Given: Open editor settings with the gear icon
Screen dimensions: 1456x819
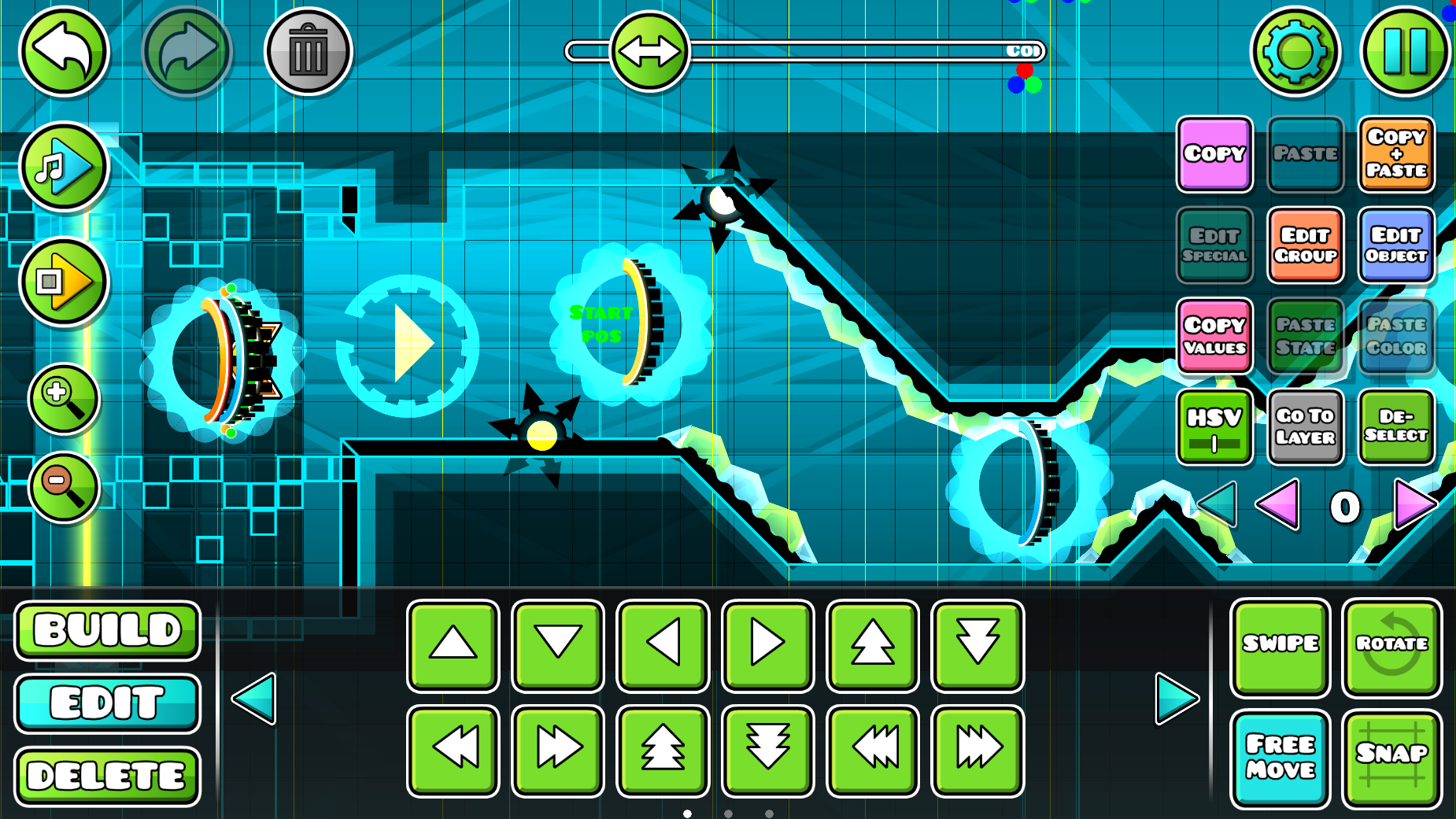Looking at the screenshot, I should point(1295,52).
